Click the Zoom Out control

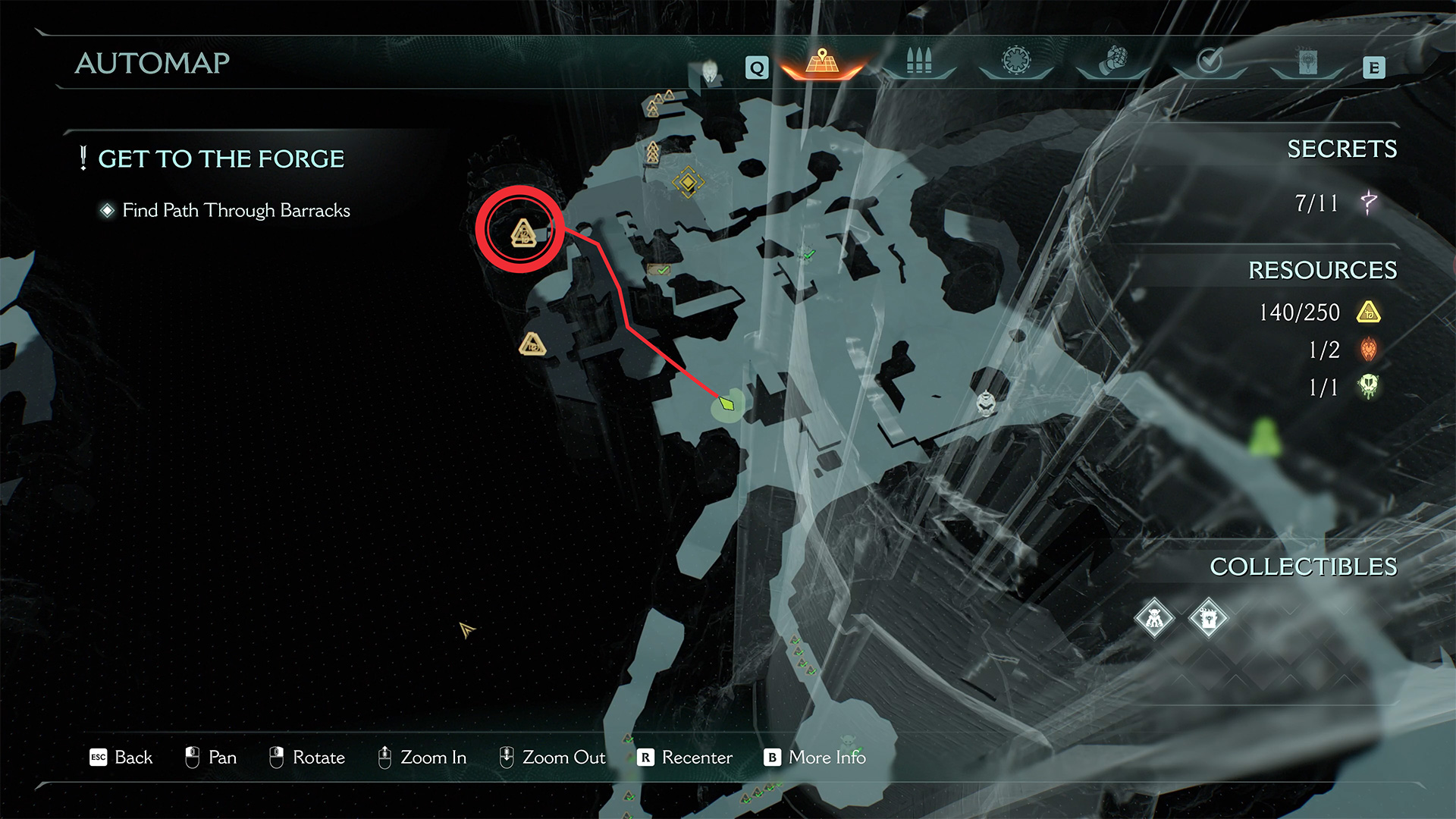[x=552, y=758]
